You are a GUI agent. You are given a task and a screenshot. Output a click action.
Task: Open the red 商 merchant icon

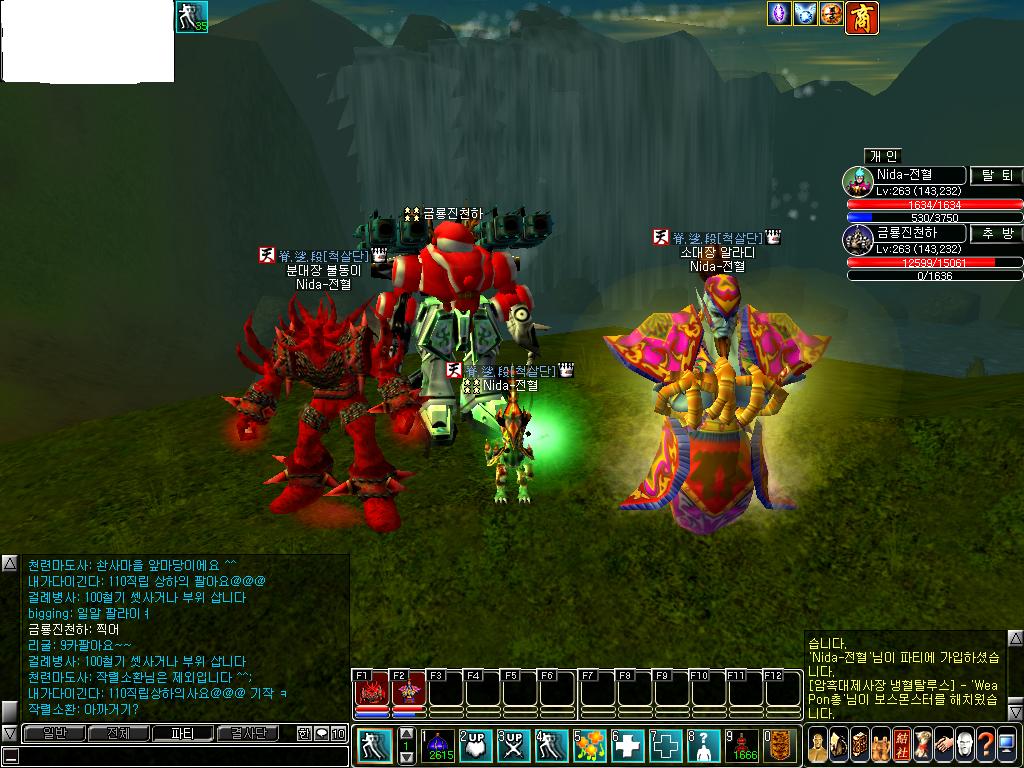point(861,15)
